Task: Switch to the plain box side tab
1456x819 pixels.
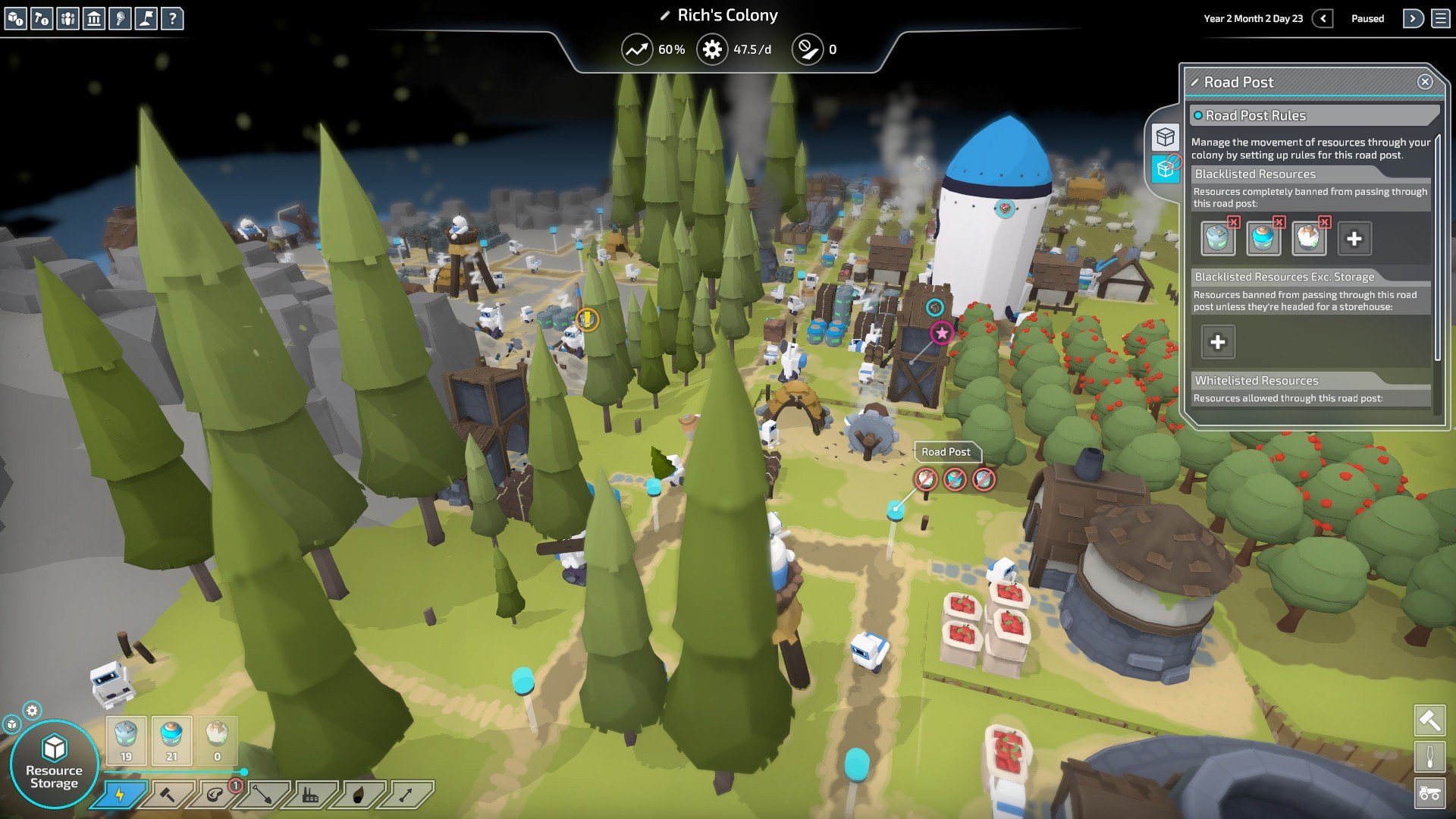Action: 1165,137
